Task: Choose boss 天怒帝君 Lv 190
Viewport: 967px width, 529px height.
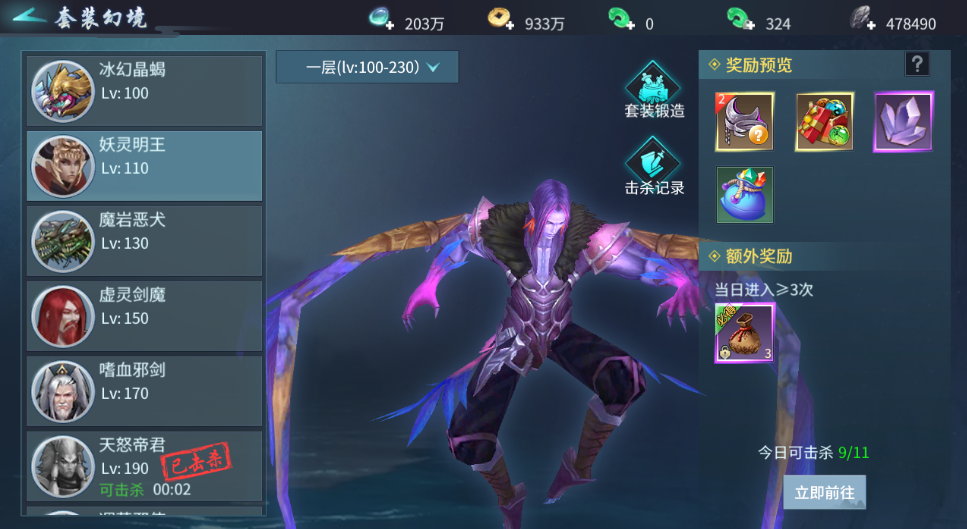Action: tap(145, 466)
